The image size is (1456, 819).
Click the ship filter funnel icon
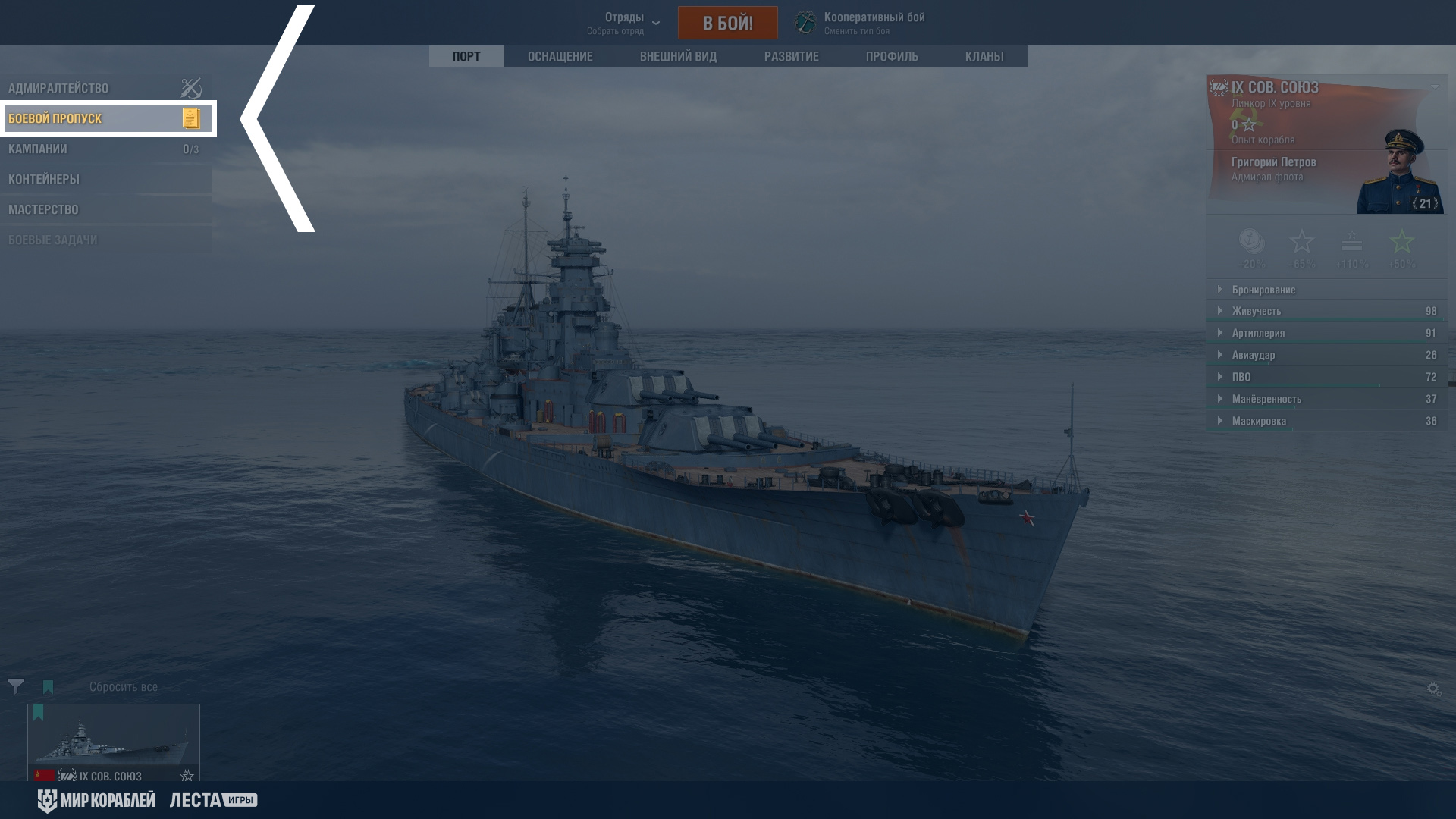pyautogui.click(x=15, y=686)
